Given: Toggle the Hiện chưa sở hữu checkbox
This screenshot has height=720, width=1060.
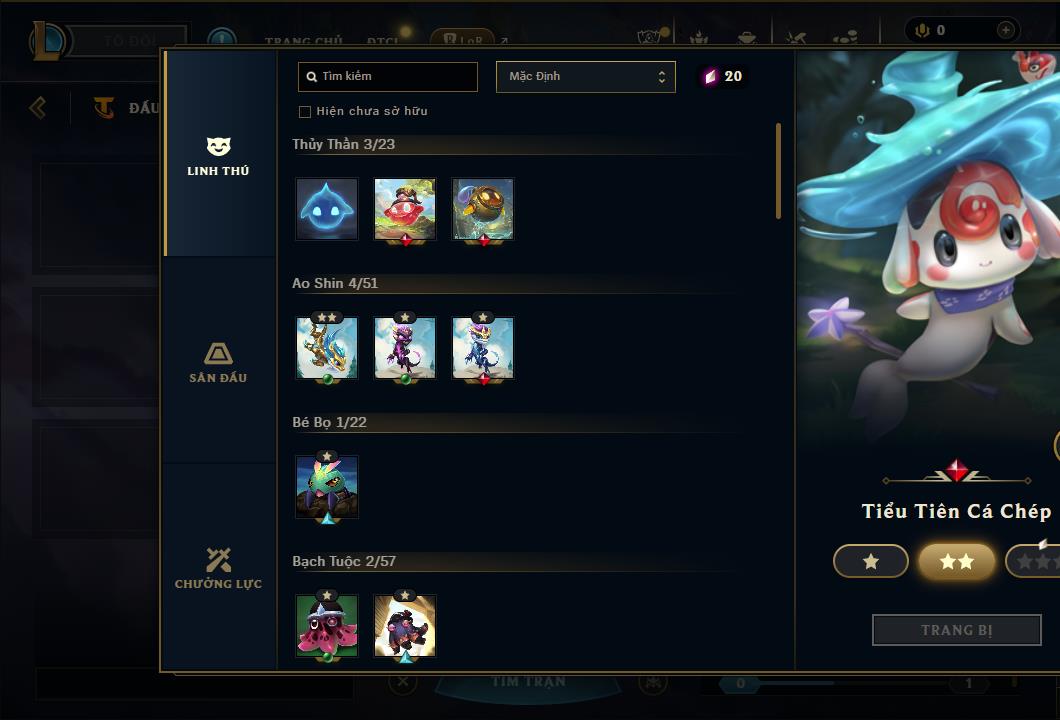Looking at the screenshot, I should tap(305, 111).
